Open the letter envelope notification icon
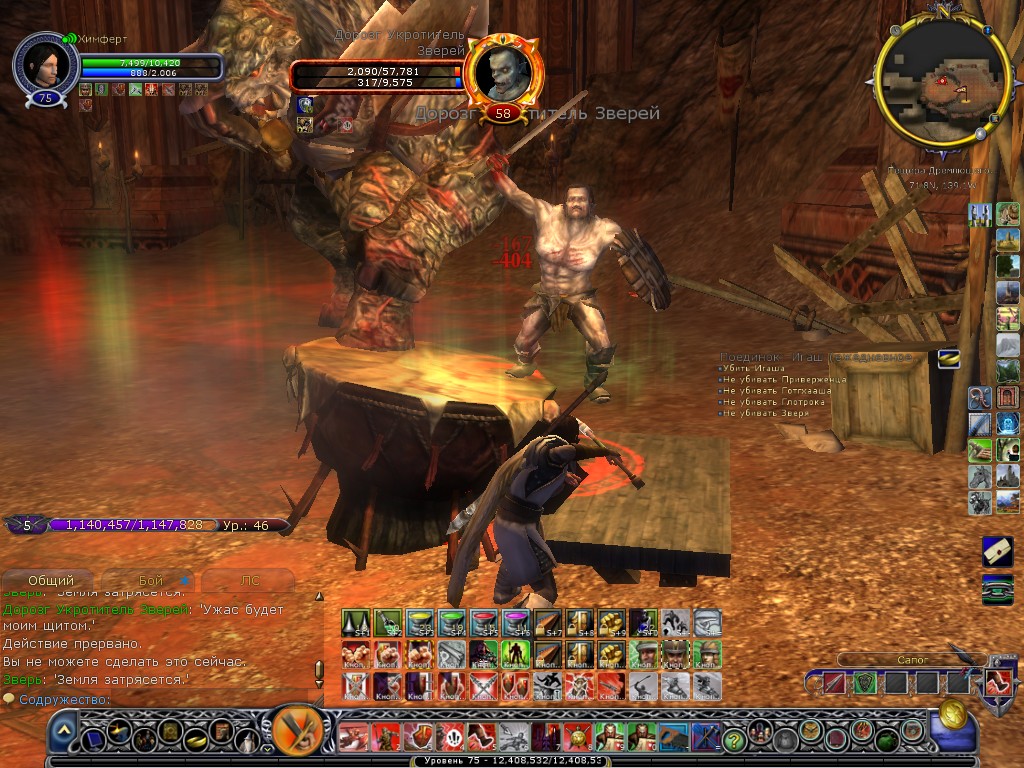1024x768 pixels. [x=997, y=550]
